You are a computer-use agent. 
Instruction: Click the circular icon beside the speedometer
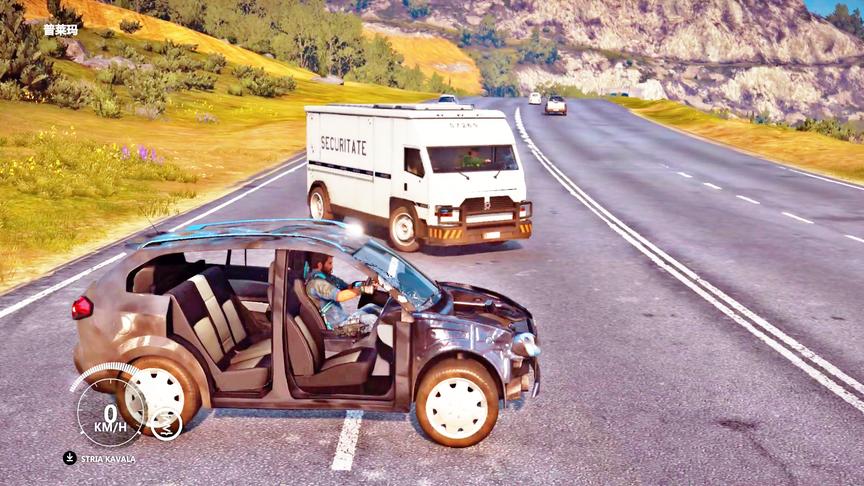click(166, 424)
